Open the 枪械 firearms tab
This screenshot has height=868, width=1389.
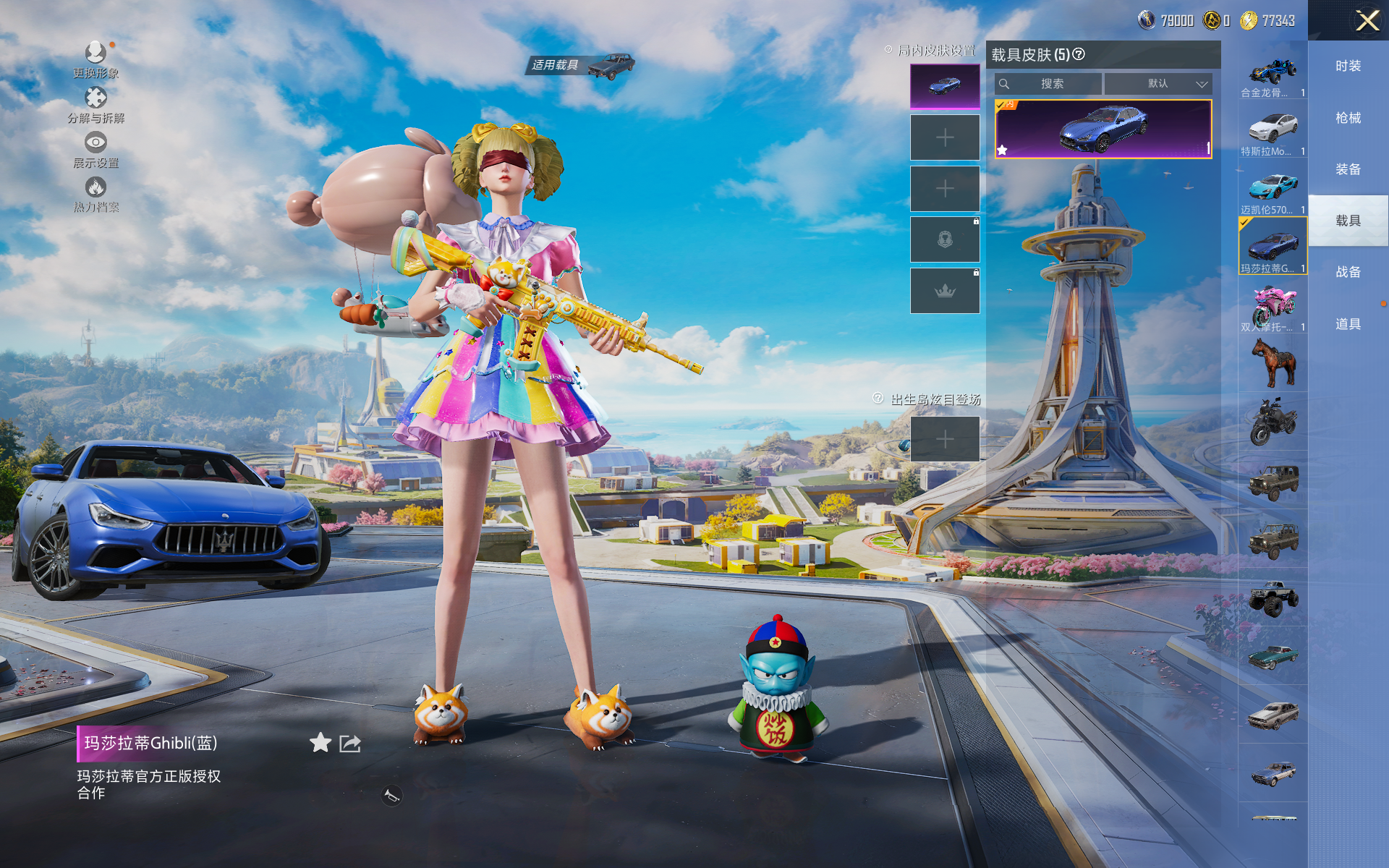[x=1348, y=118]
